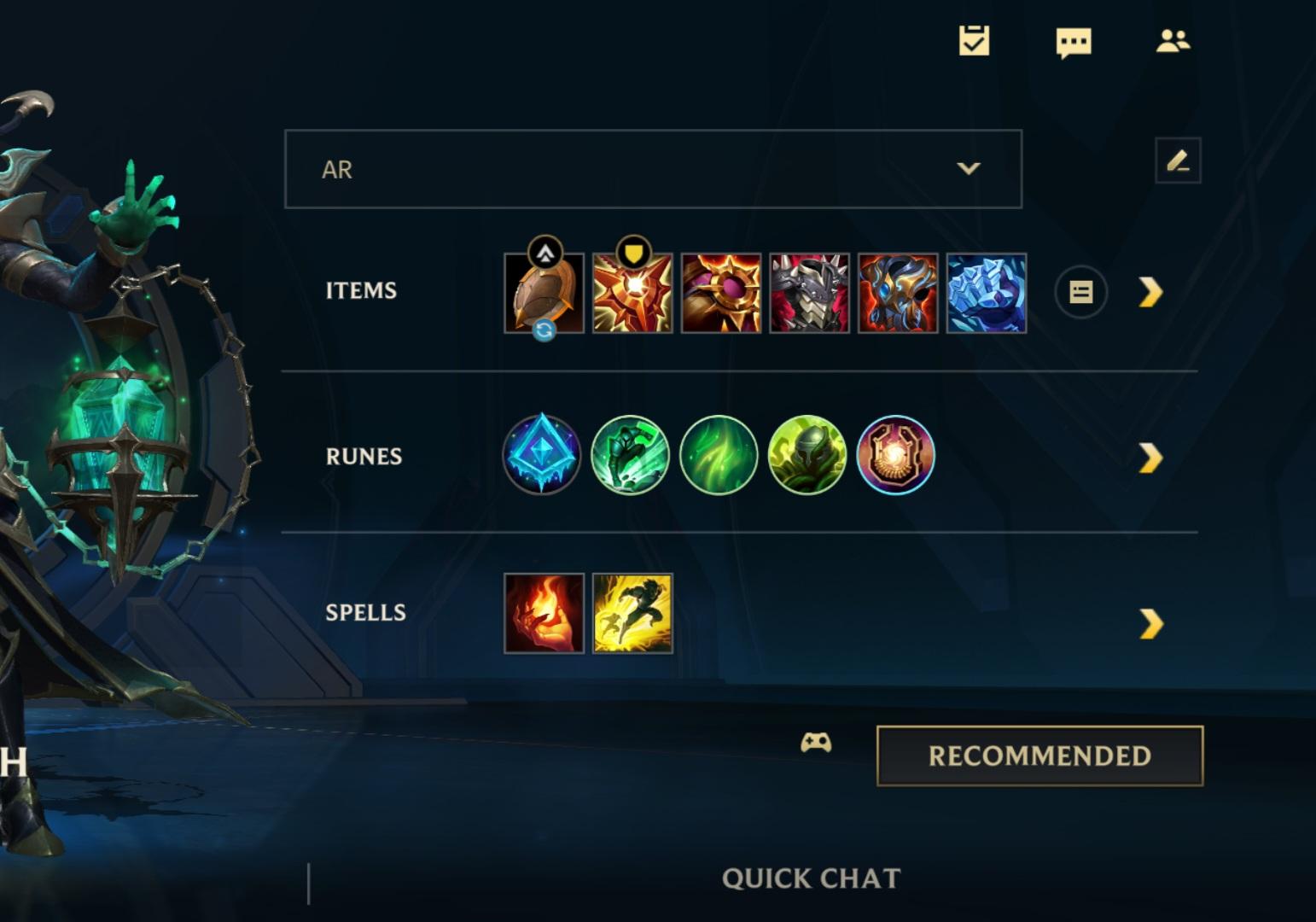Select the fourth armor item in items row
The width and height of the screenshot is (1316, 922).
tap(809, 293)
